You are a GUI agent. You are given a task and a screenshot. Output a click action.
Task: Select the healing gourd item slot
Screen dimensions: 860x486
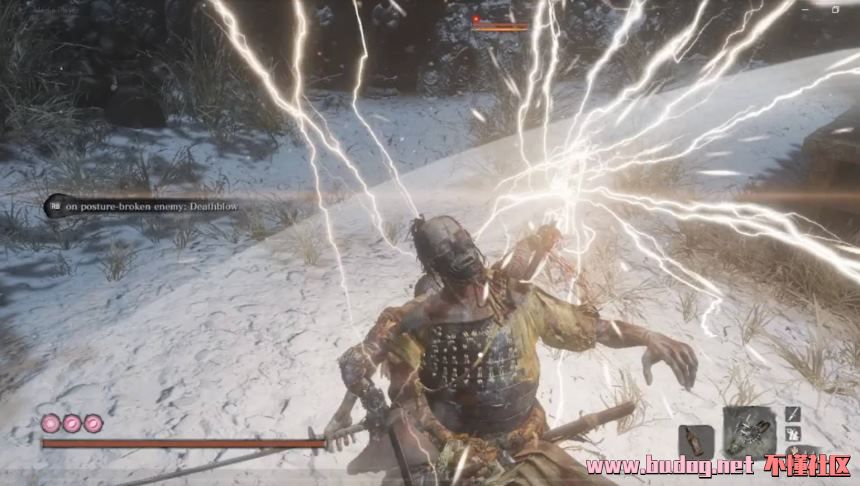pos(696,441)
